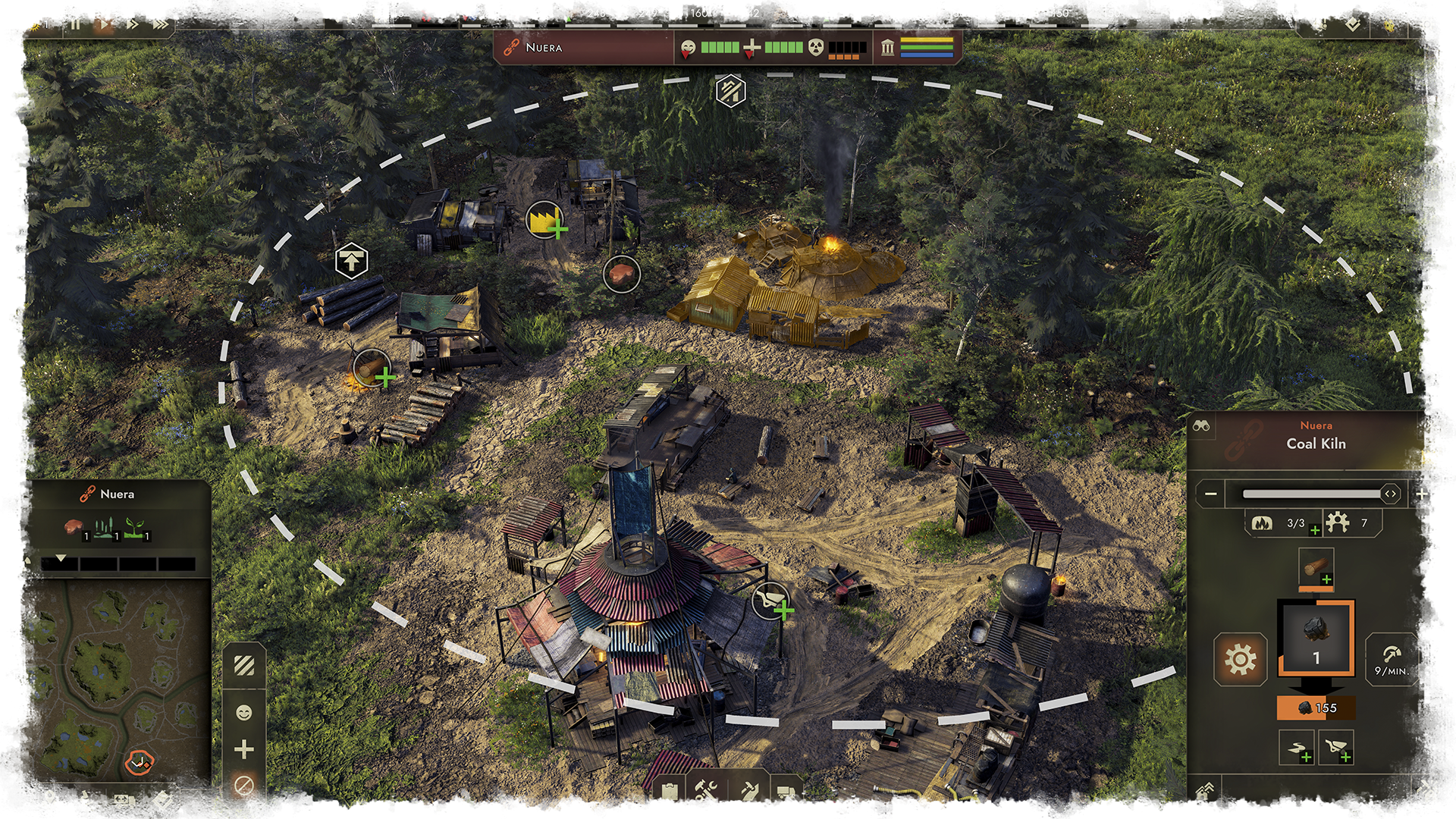Viewport: 1456px width, 819px height.
Task: Click the demolish building icon
Action: pos(1428,792)
